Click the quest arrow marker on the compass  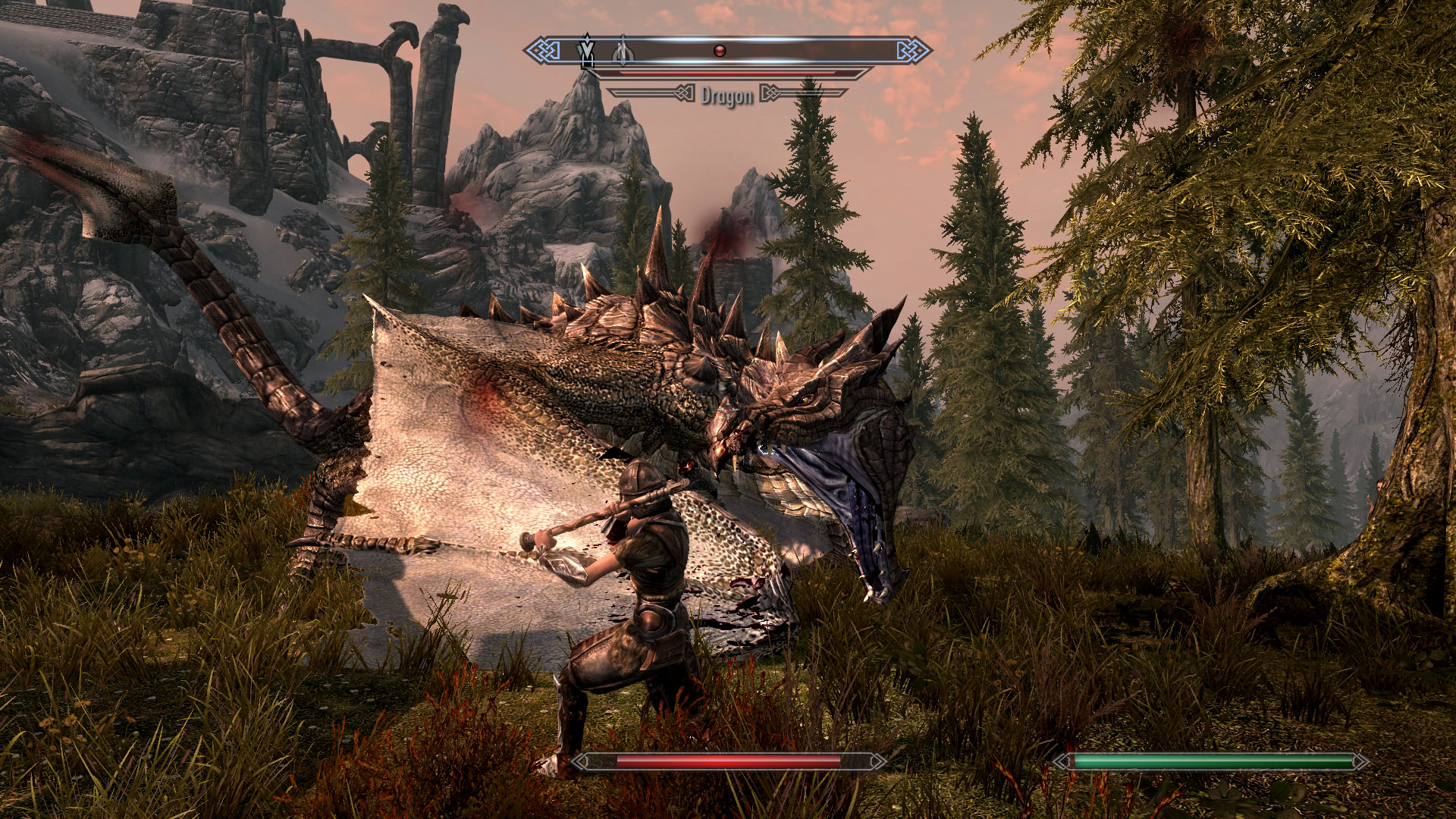586,48
